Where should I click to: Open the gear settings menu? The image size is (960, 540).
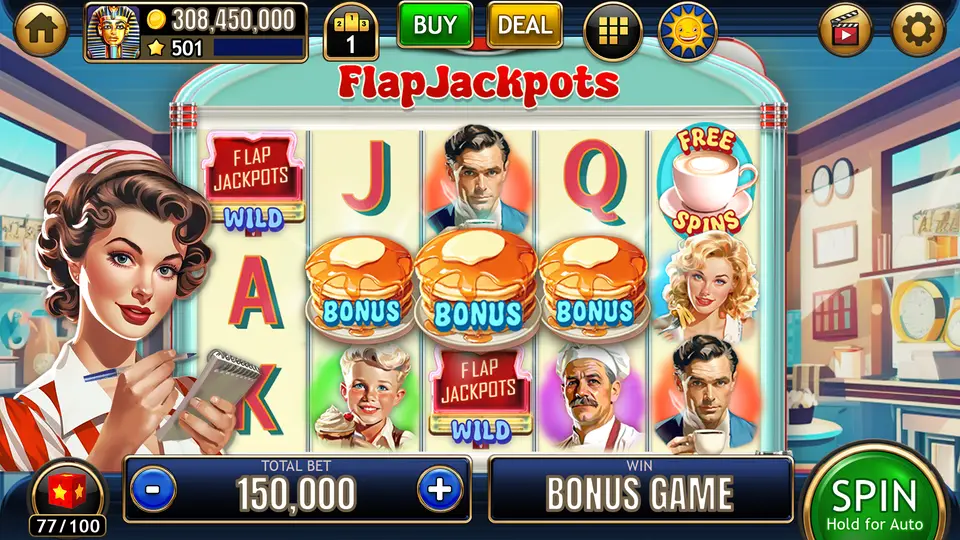(x=918, y=31)
